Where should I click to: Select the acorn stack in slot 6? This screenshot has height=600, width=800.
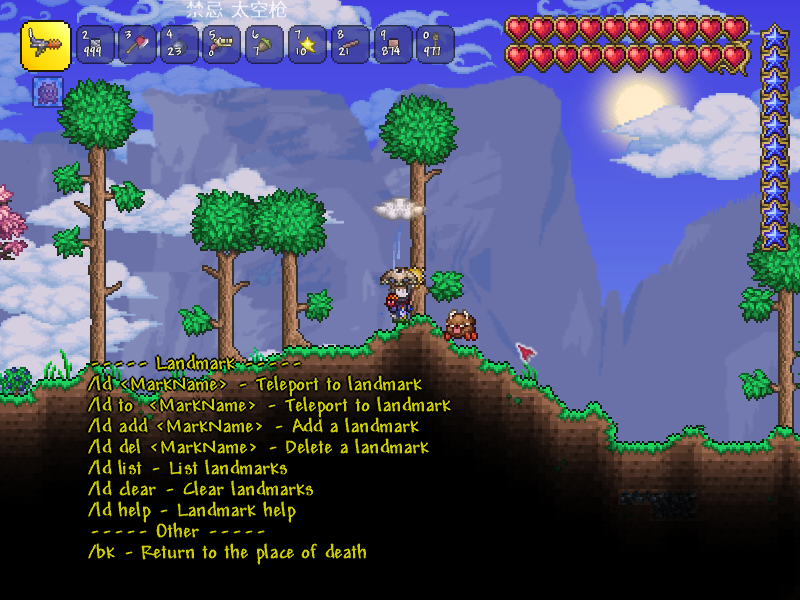point(265,45)
